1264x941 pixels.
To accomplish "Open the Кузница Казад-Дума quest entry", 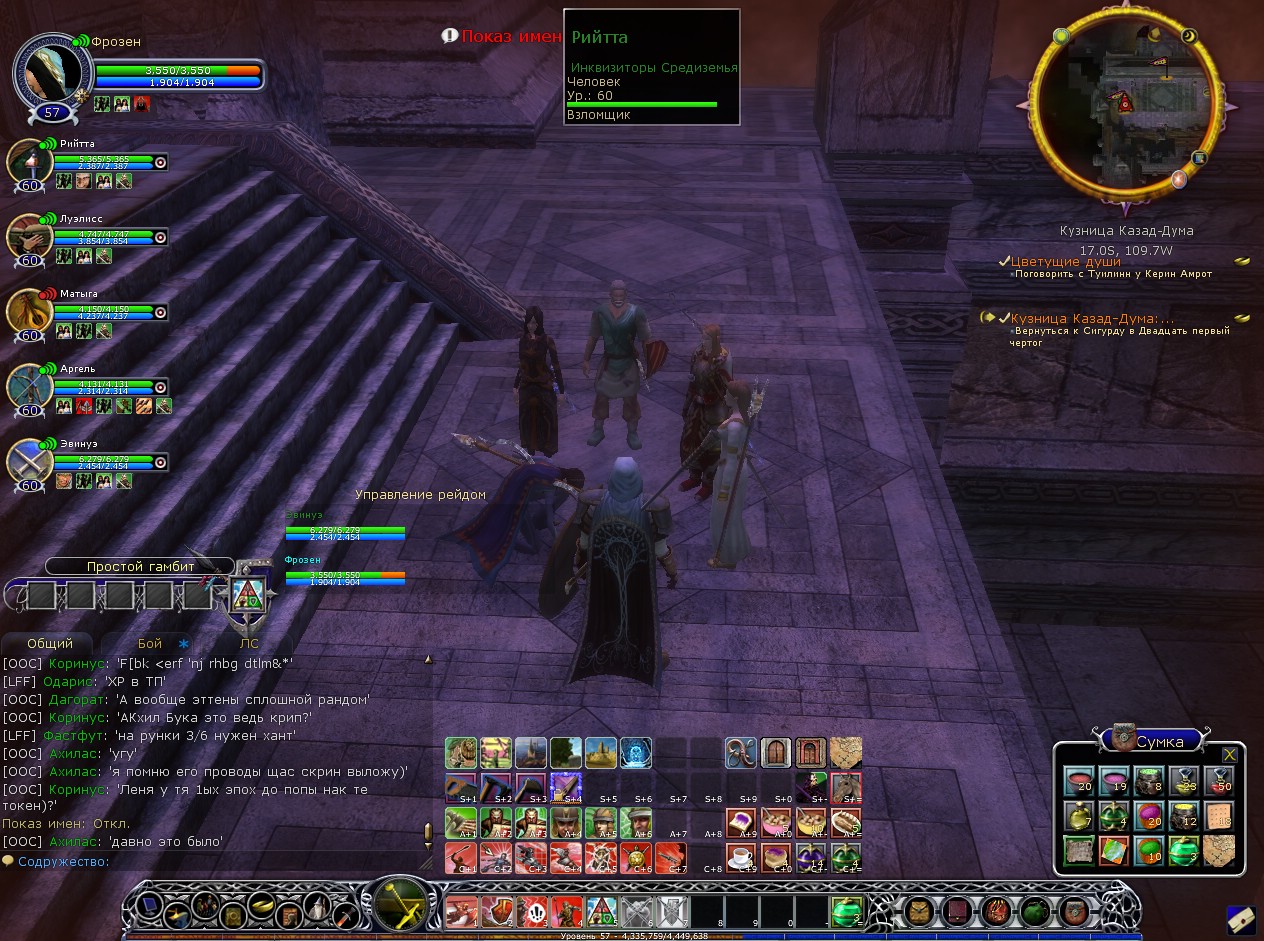I will click(1092, 318).
